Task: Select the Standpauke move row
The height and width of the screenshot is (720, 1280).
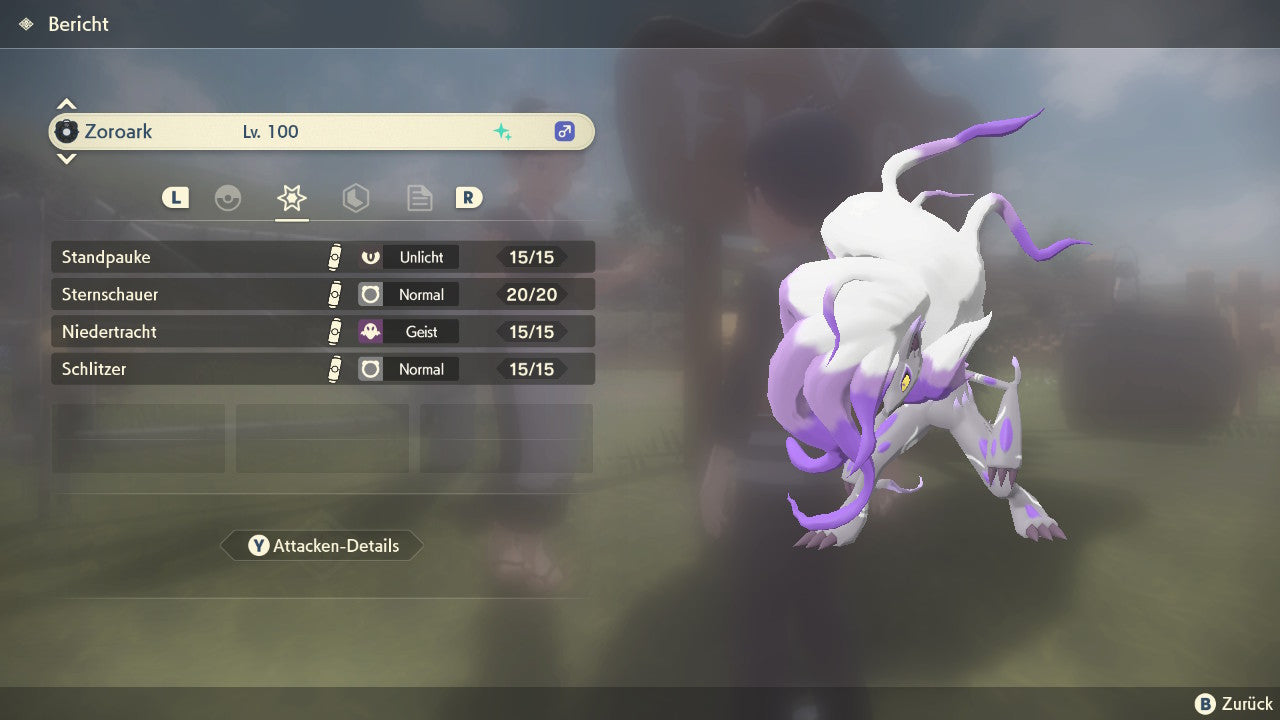Action: click(322, 257)
